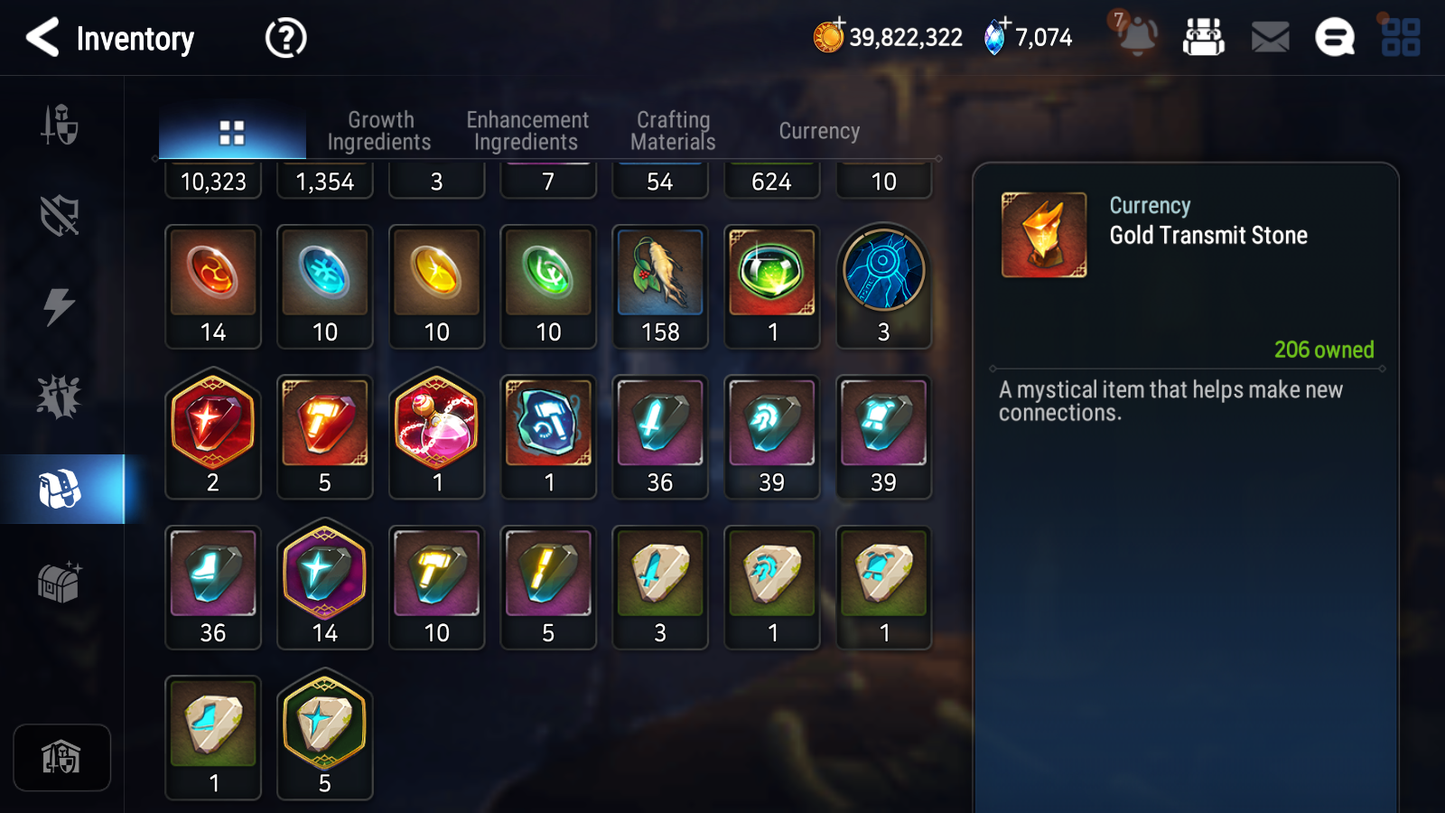Open the treasure chest sidebar category
1445x813 pixels.
pos(59,581)
